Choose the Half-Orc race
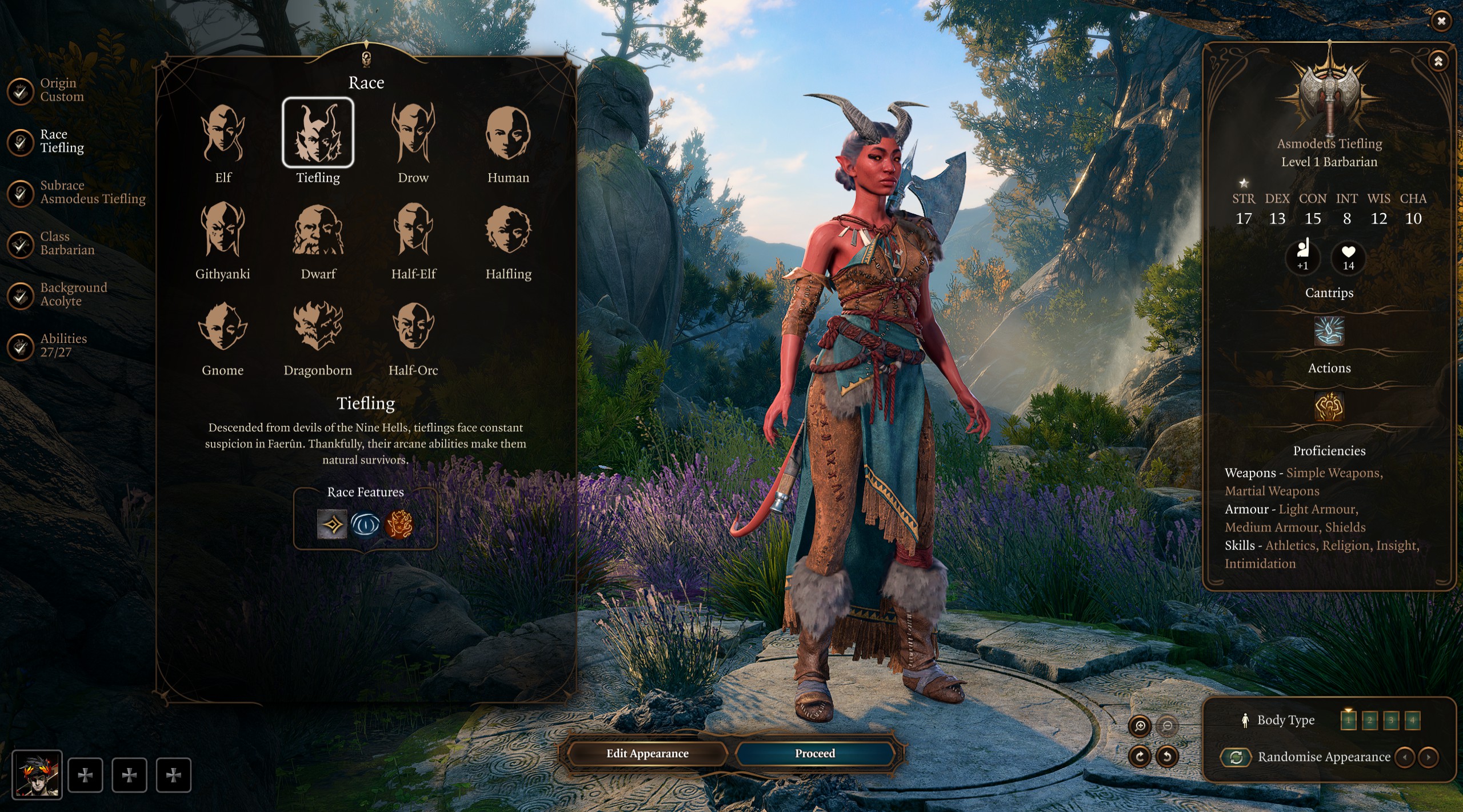This screenshot has width=1463, height=812. coord(413,326)
